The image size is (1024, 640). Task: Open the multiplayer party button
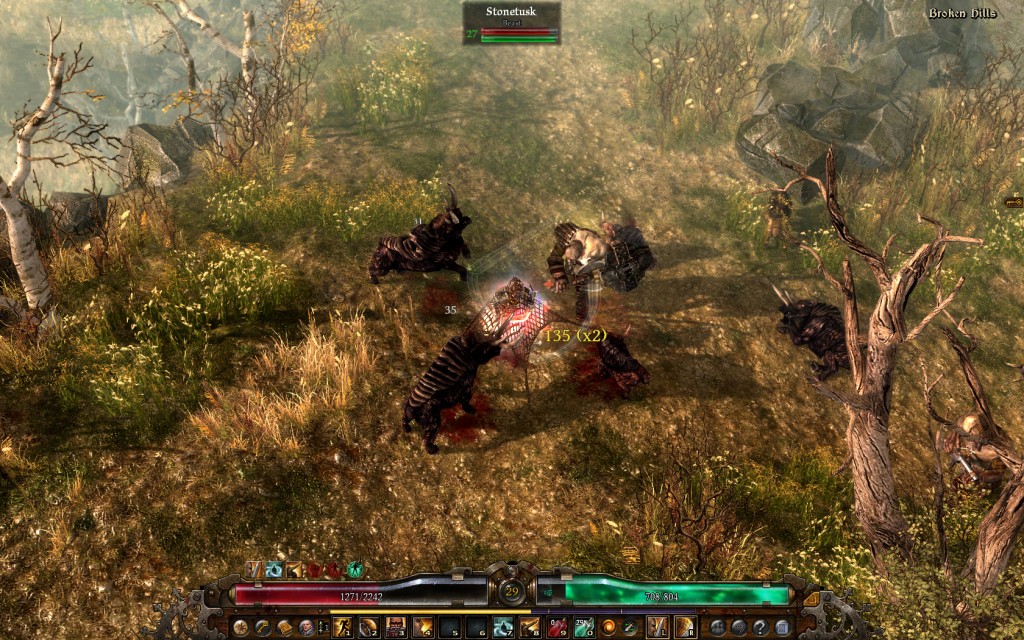[718, 627]
